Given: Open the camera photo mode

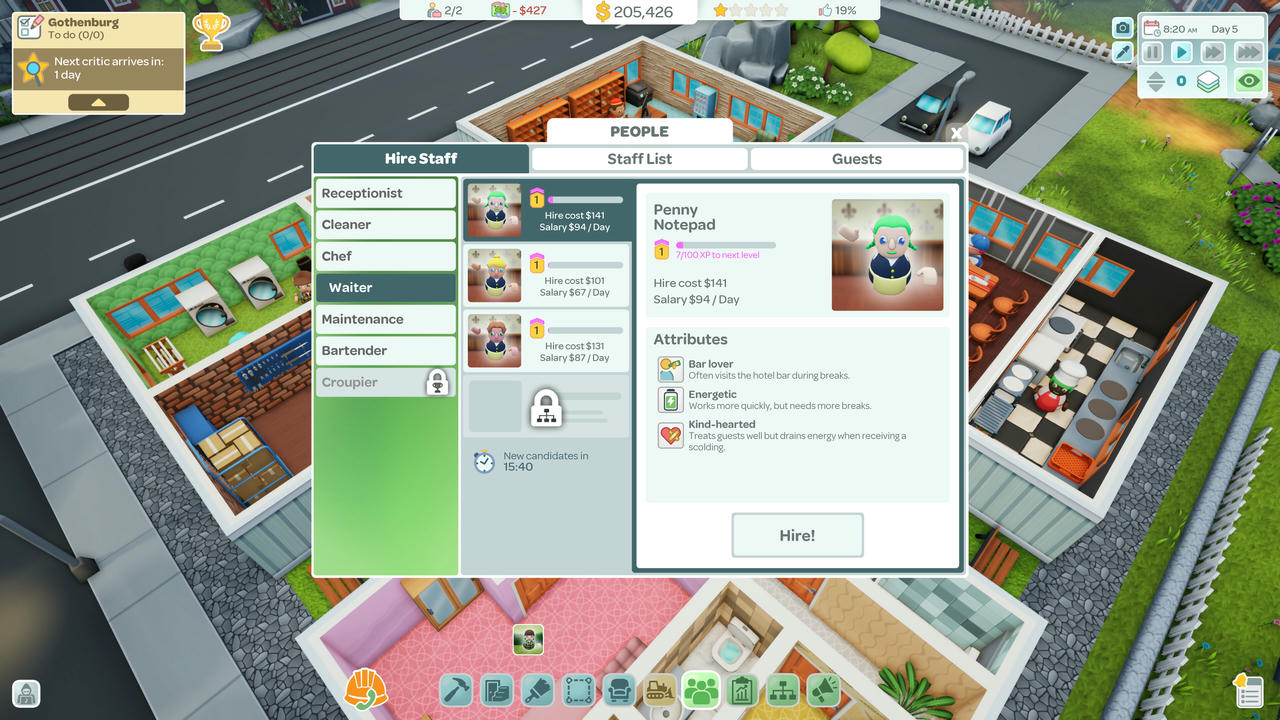Looking at the screenshot, I should [x=1123, y=28].
